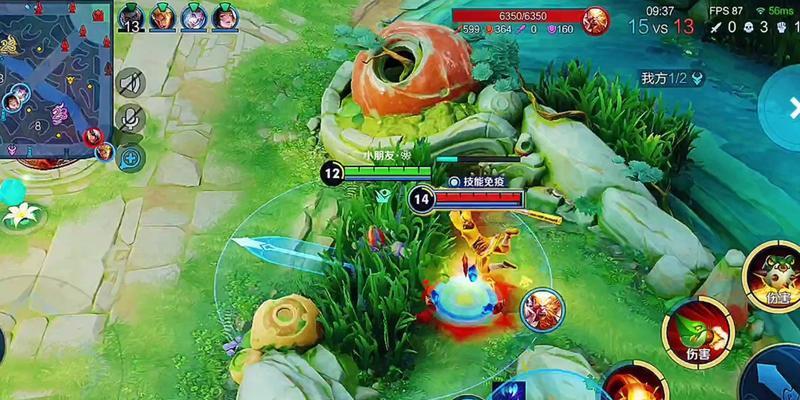Select the teammate portrait showing level 13
The height and width of the screenshot is (400, 800).
click(132, 17)
